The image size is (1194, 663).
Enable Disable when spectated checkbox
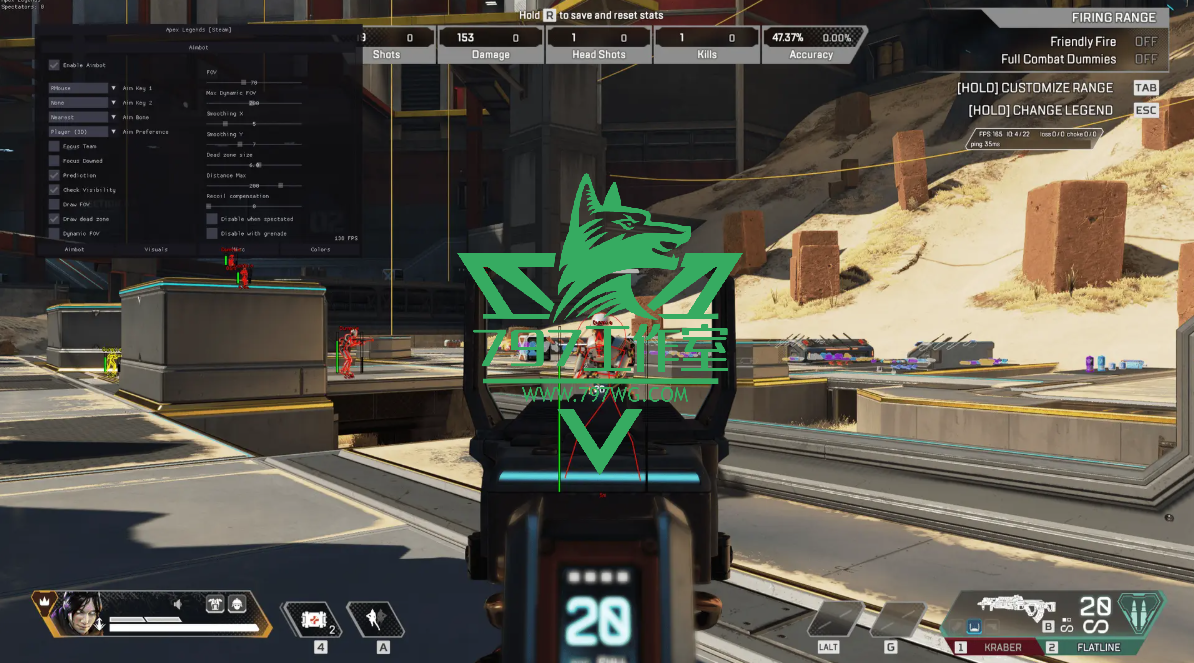[212, 218]
